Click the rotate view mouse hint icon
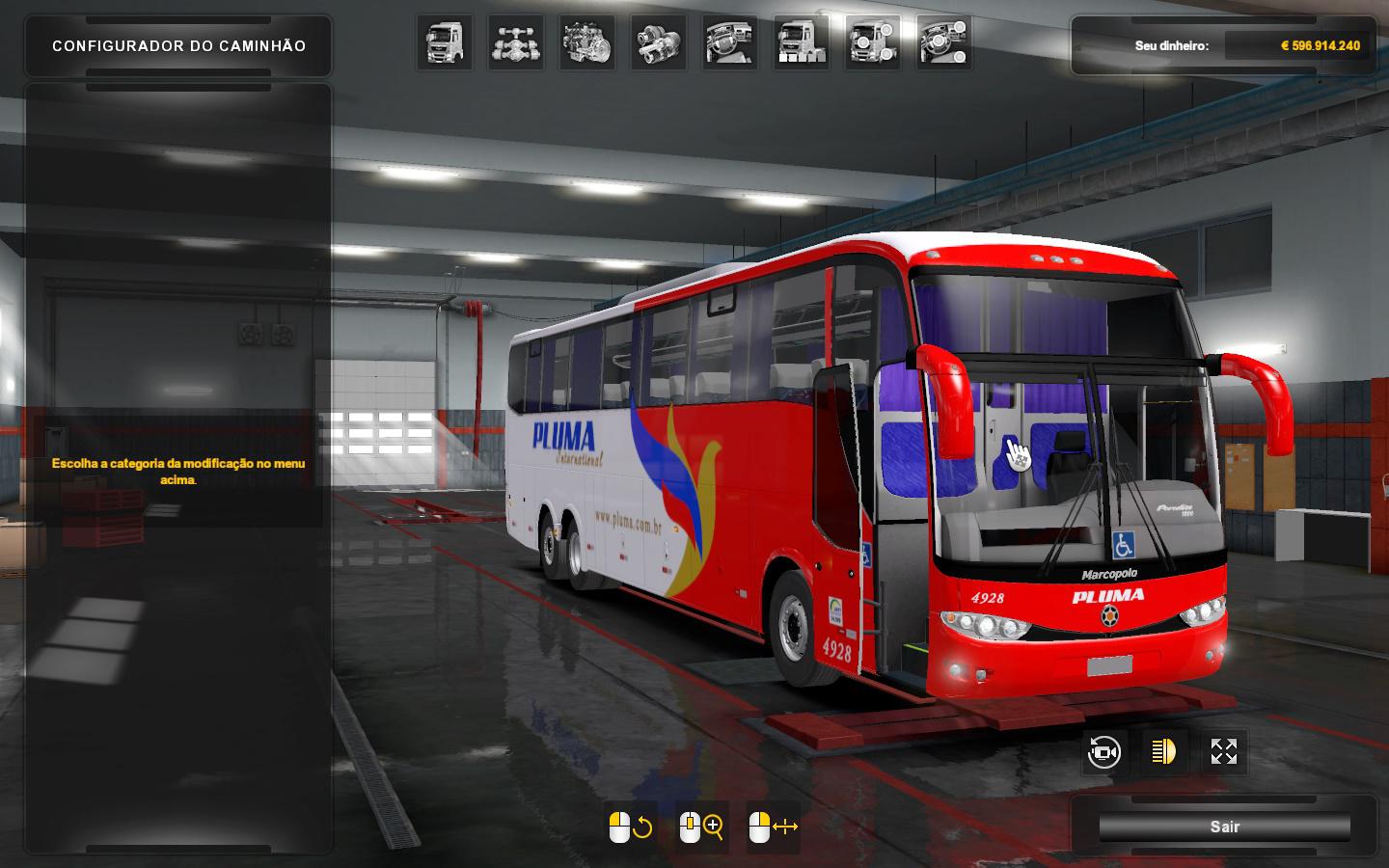Screen dimensions: 1389x868 [629, 826]
